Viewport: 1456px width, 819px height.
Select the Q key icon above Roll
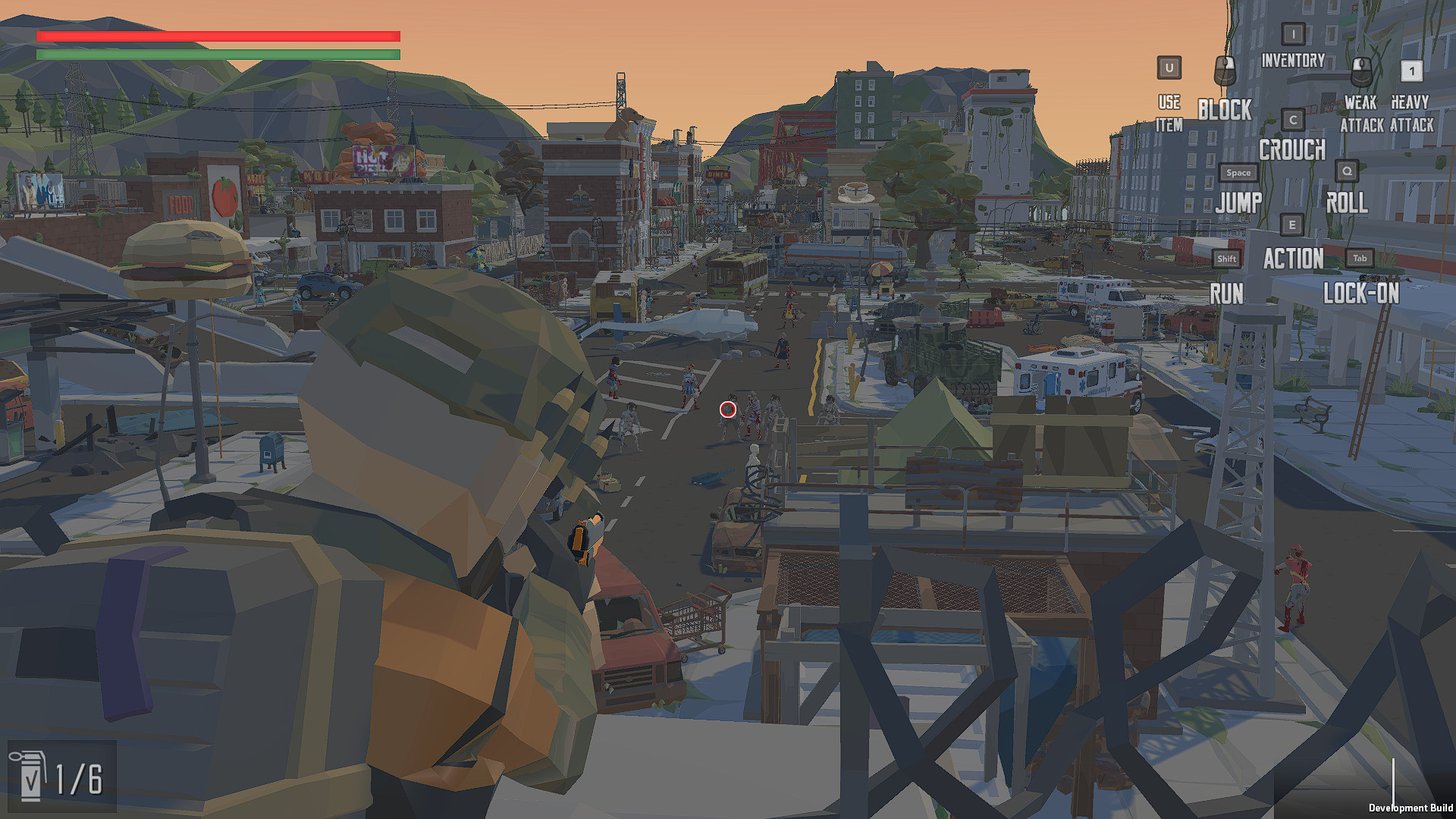(x=1347, y=171)
